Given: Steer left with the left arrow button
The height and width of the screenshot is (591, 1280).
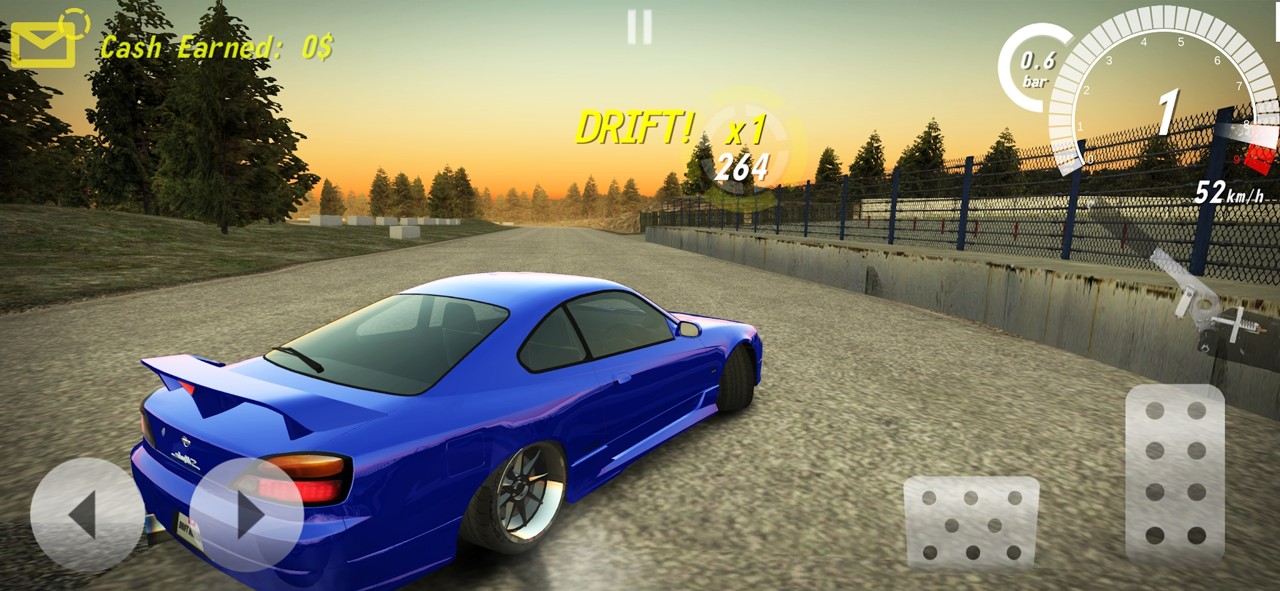Looking at the screenshot, I should point(86,514).
